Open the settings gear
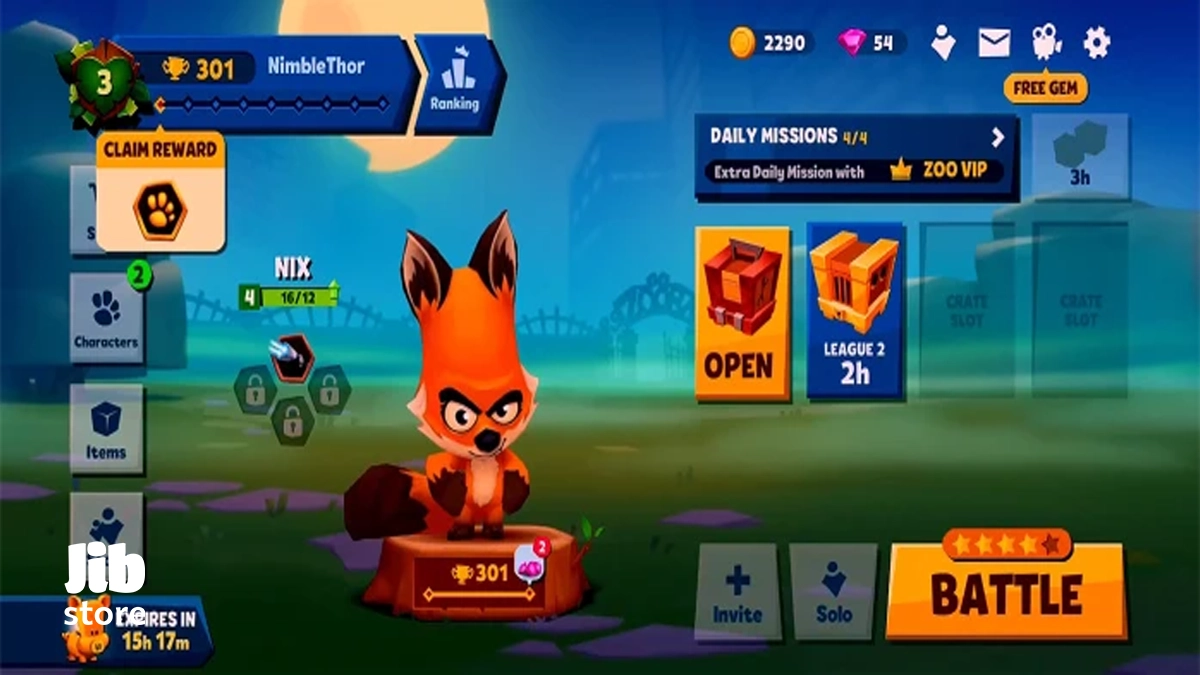Screen dimensions: 1200x675 point(1097,42)
